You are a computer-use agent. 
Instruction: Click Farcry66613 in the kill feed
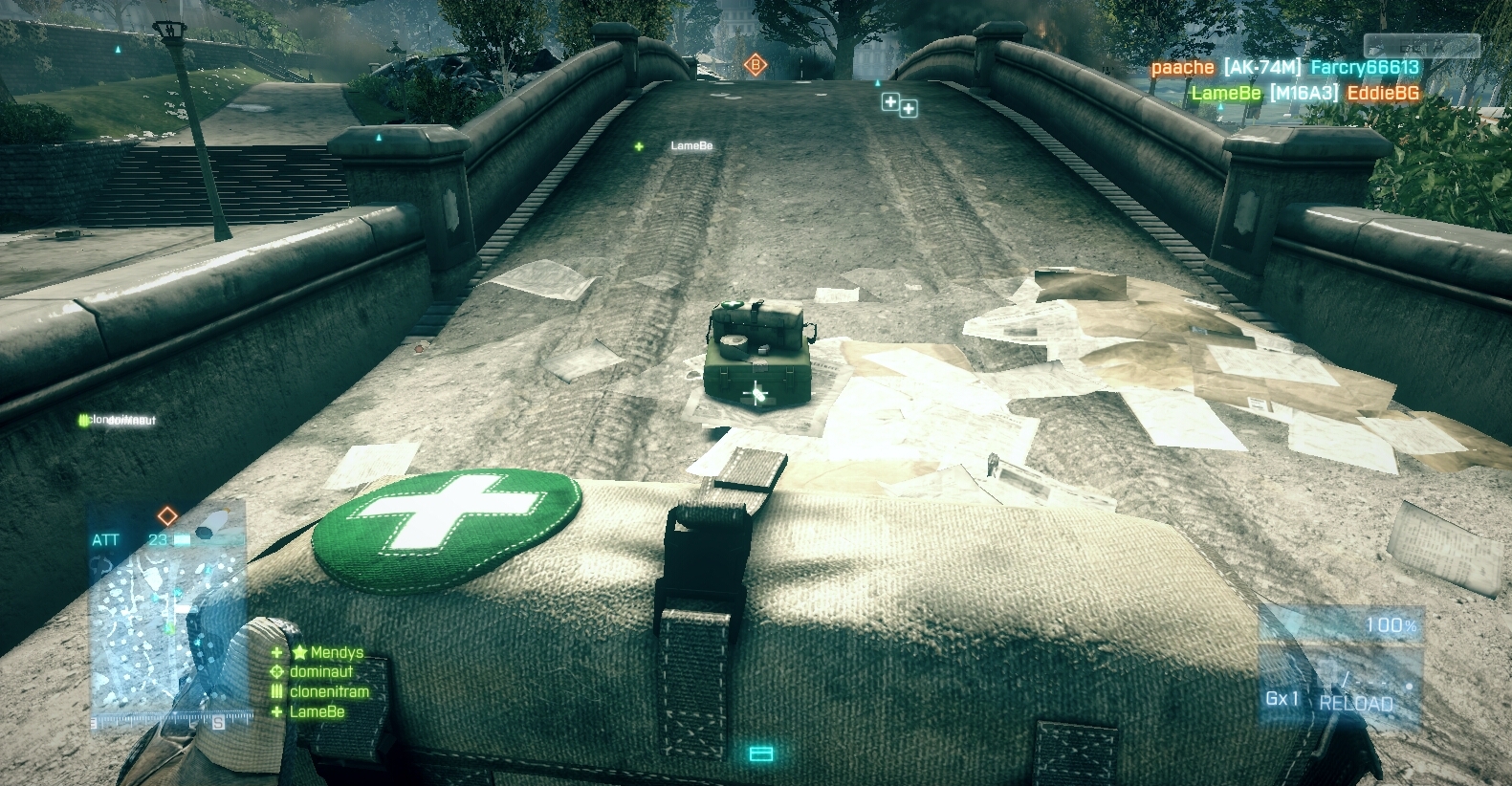1365,67
